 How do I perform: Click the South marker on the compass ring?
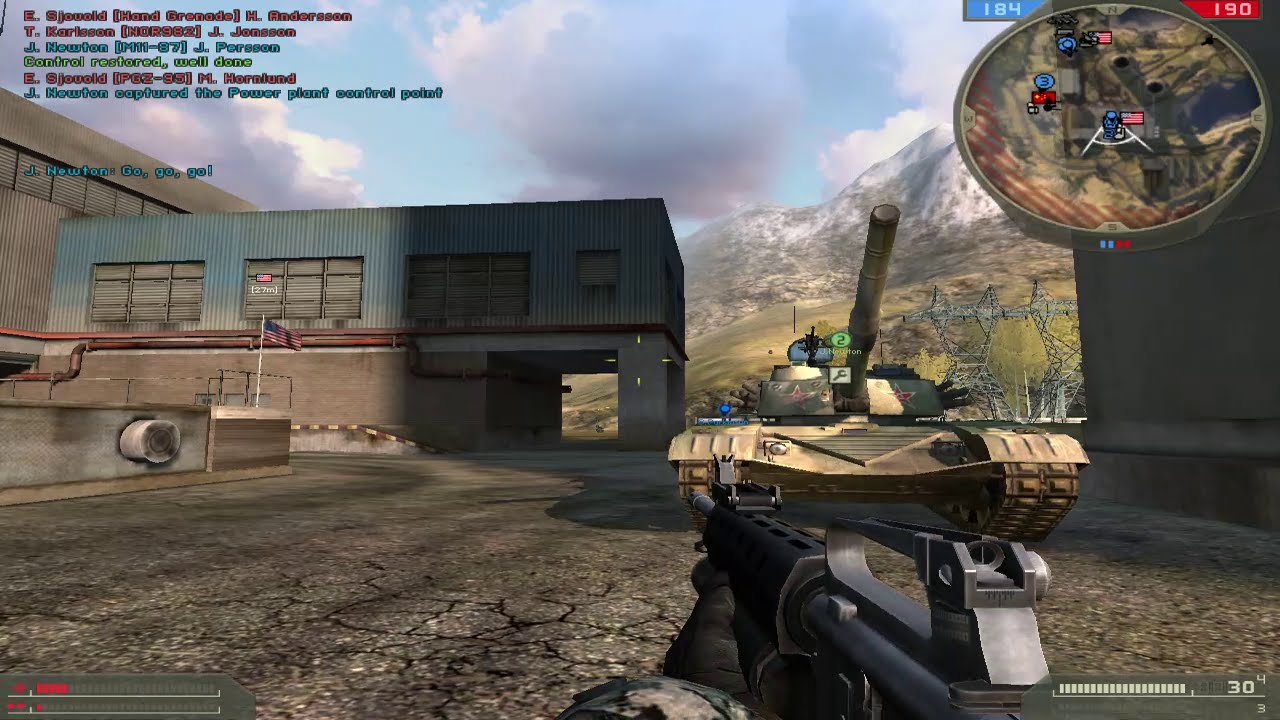click(1112, 228)
